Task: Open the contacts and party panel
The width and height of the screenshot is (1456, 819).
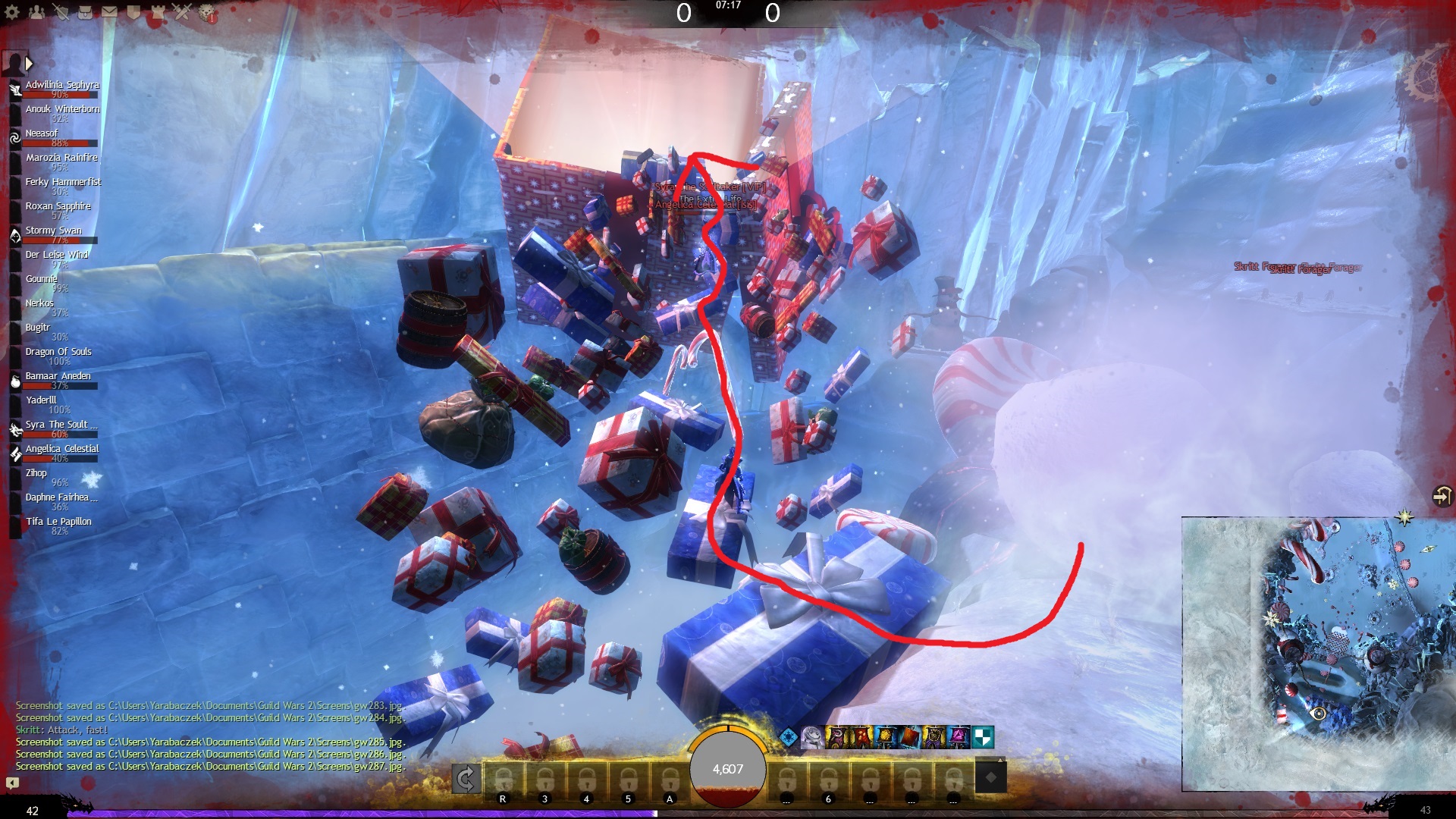Action: point(36,12)
